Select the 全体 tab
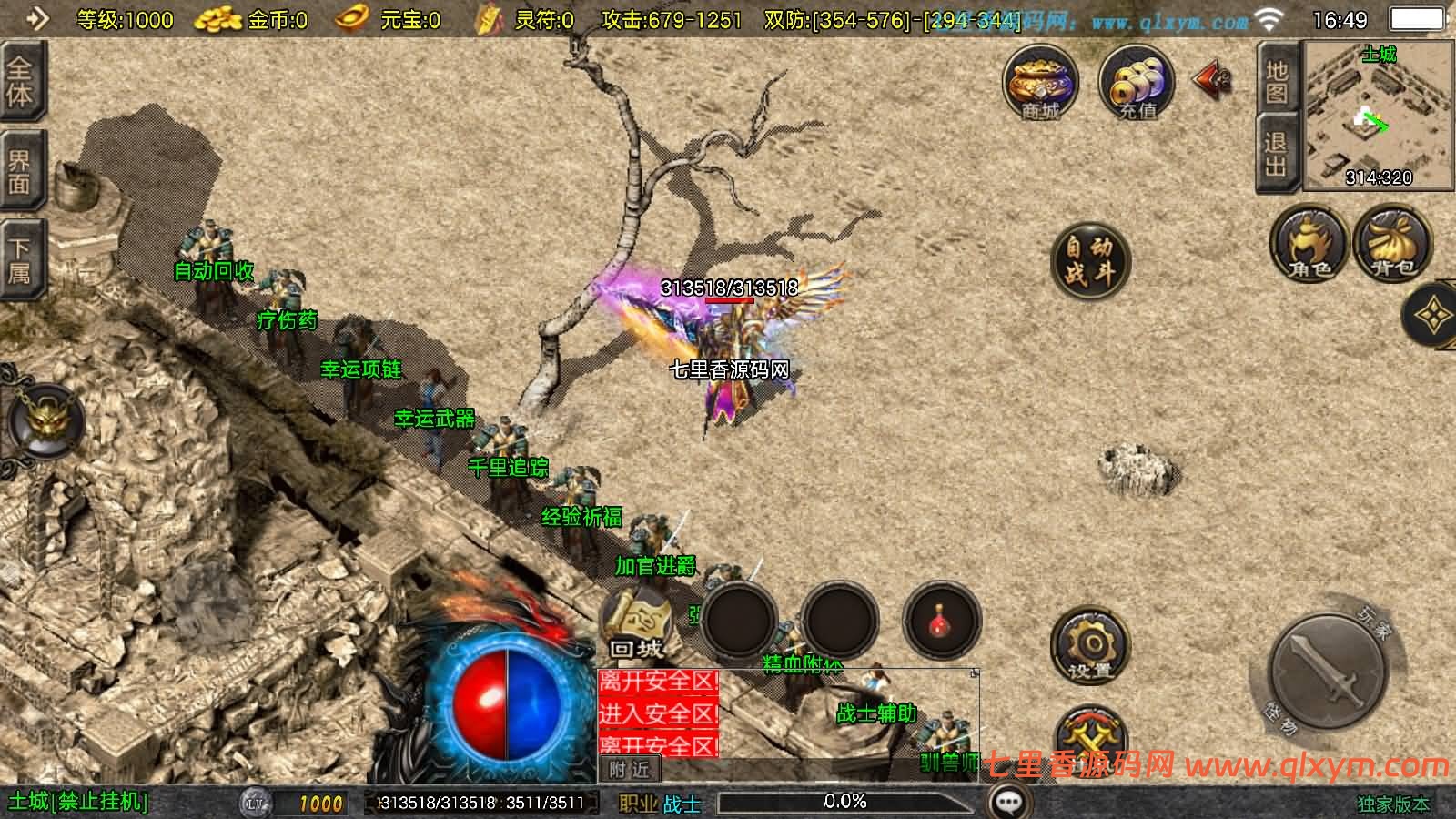Viewport: 1456px width, 819px height. click(x=20, y=82)
